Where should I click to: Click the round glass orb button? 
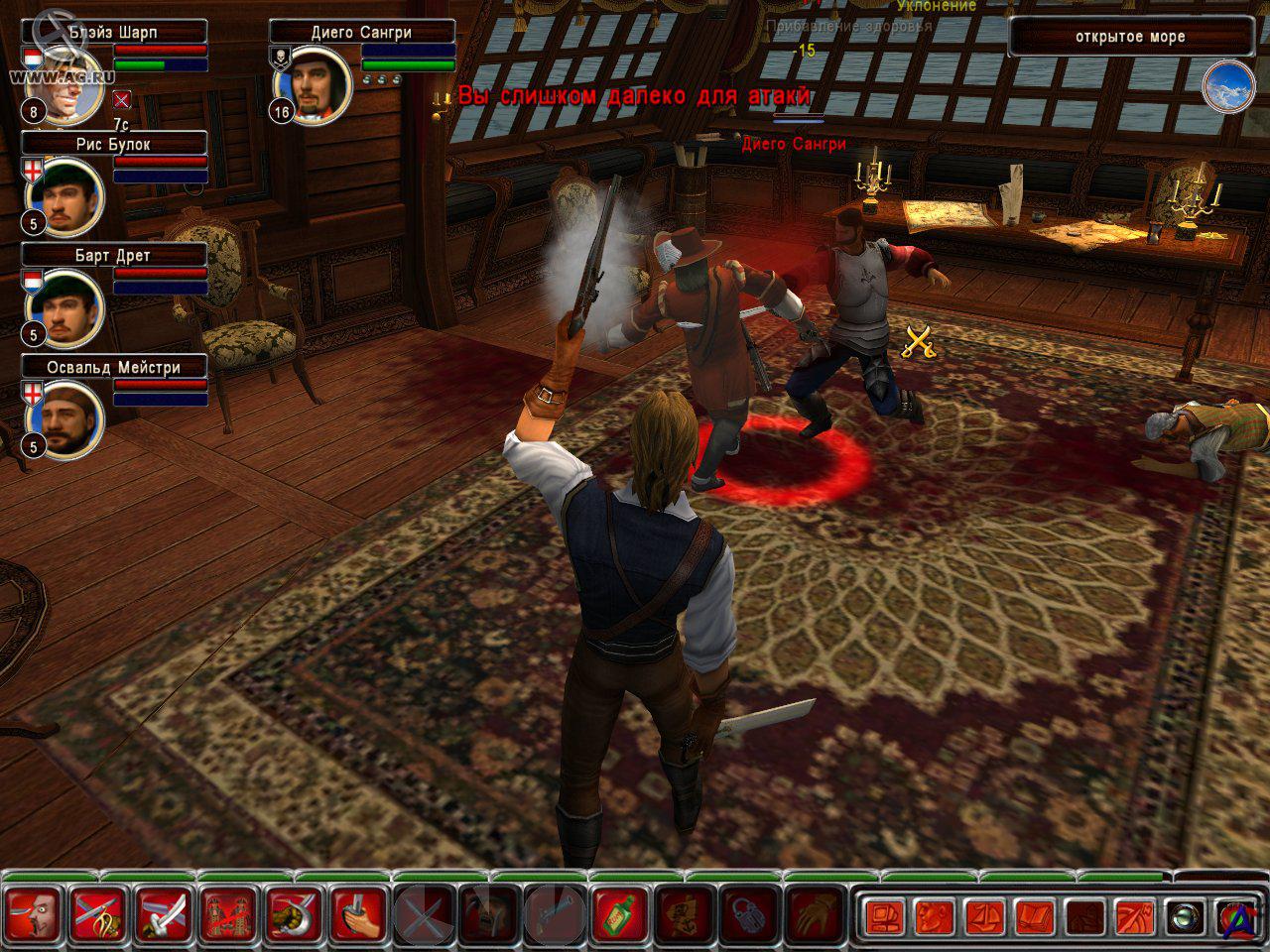click(x=1184, y=916)
